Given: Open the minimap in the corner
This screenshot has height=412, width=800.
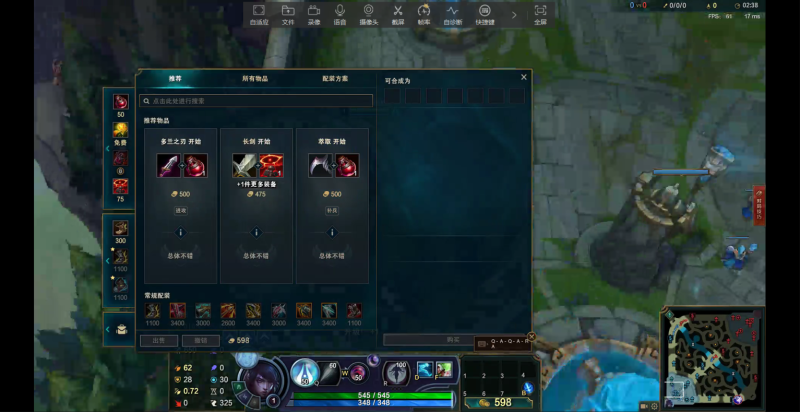Looking at the screenshot, I should tap(710, 357).
